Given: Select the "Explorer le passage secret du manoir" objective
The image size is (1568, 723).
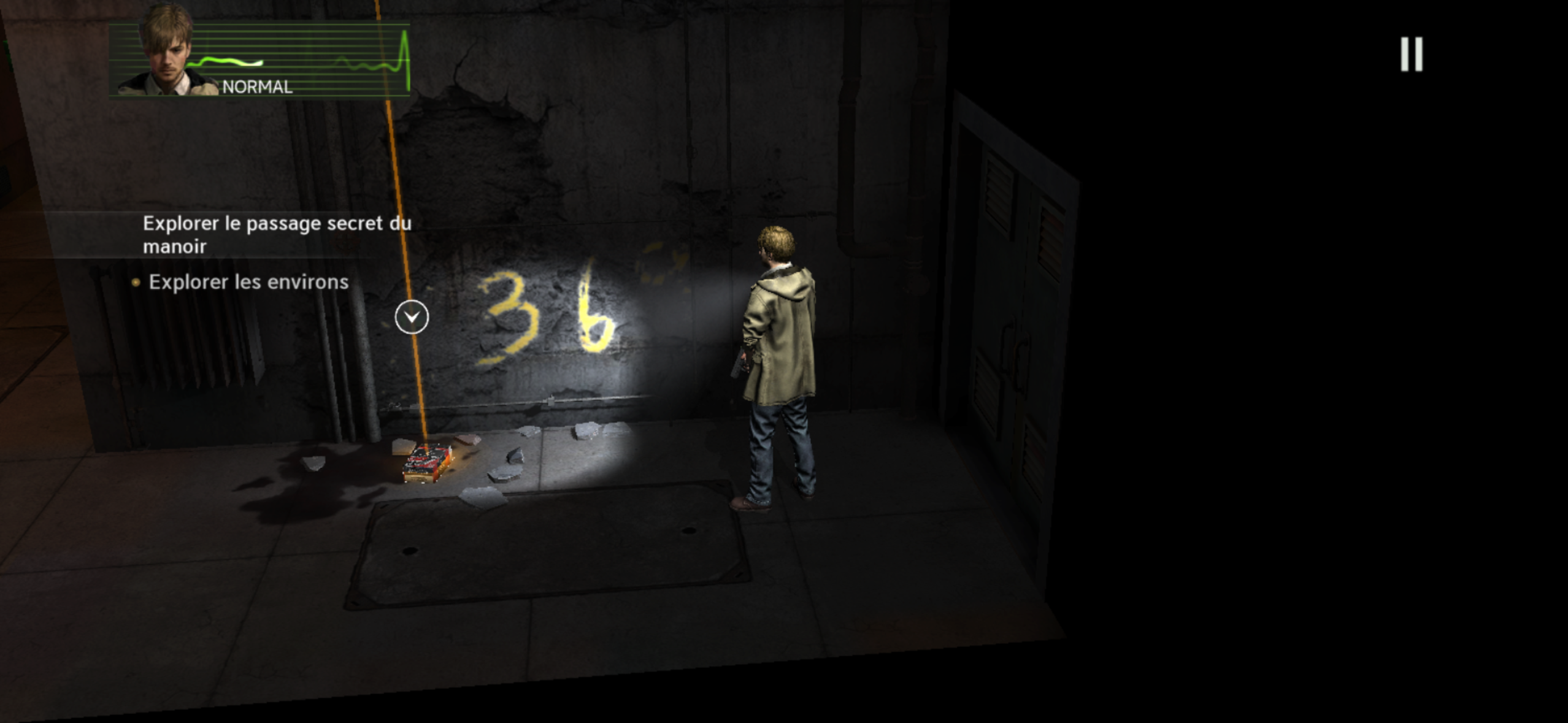Looking at the screenshot, I should pyautogui.click(x=276, y=234).
